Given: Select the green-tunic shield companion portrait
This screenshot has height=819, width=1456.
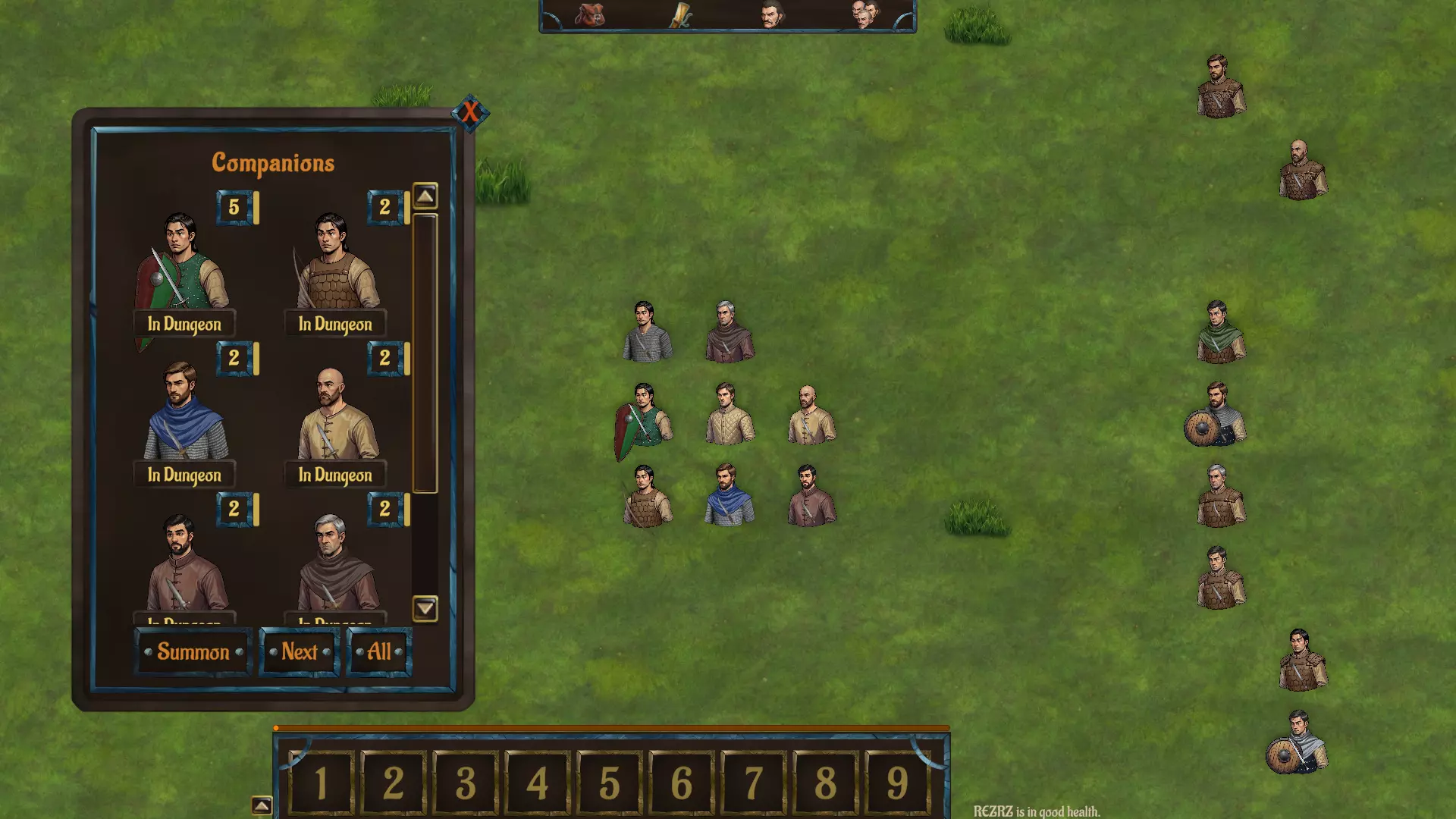Looking at the screenshot, I should pyautogui.click(x=182, y=262).
